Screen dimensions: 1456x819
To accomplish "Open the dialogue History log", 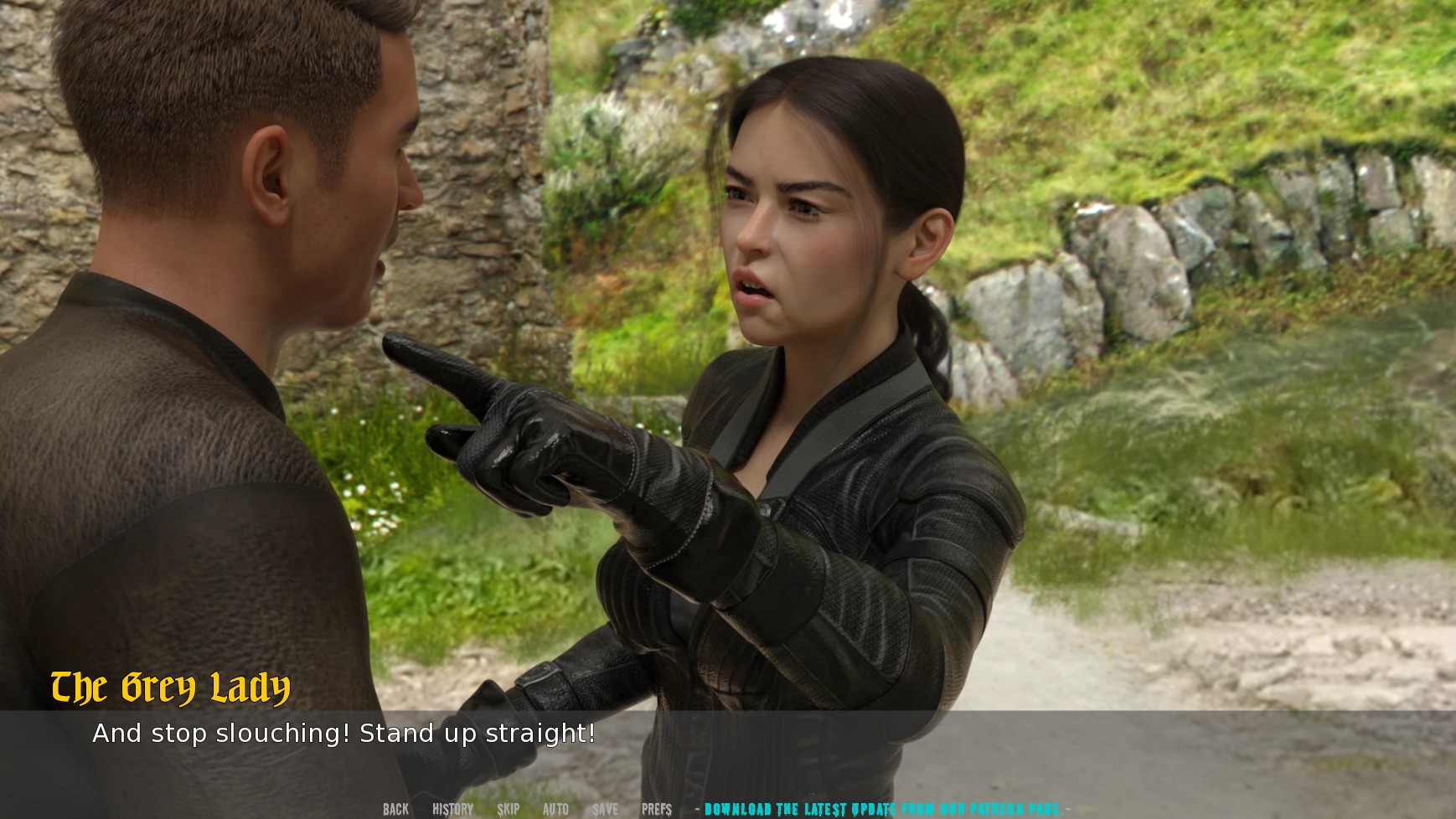I will coord(452,809).
